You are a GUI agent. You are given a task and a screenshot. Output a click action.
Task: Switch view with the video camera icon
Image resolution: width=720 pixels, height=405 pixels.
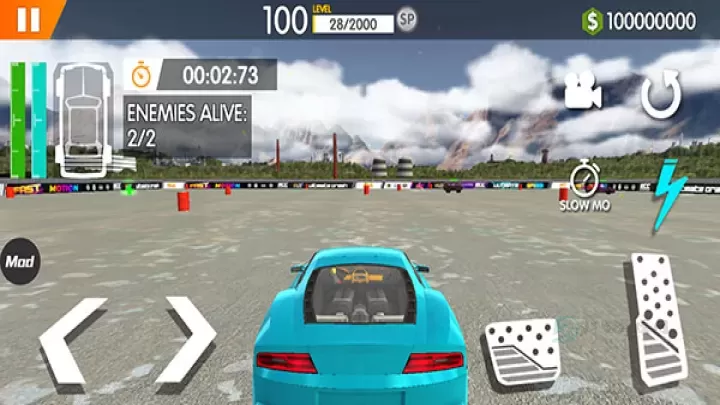point(582,92)
